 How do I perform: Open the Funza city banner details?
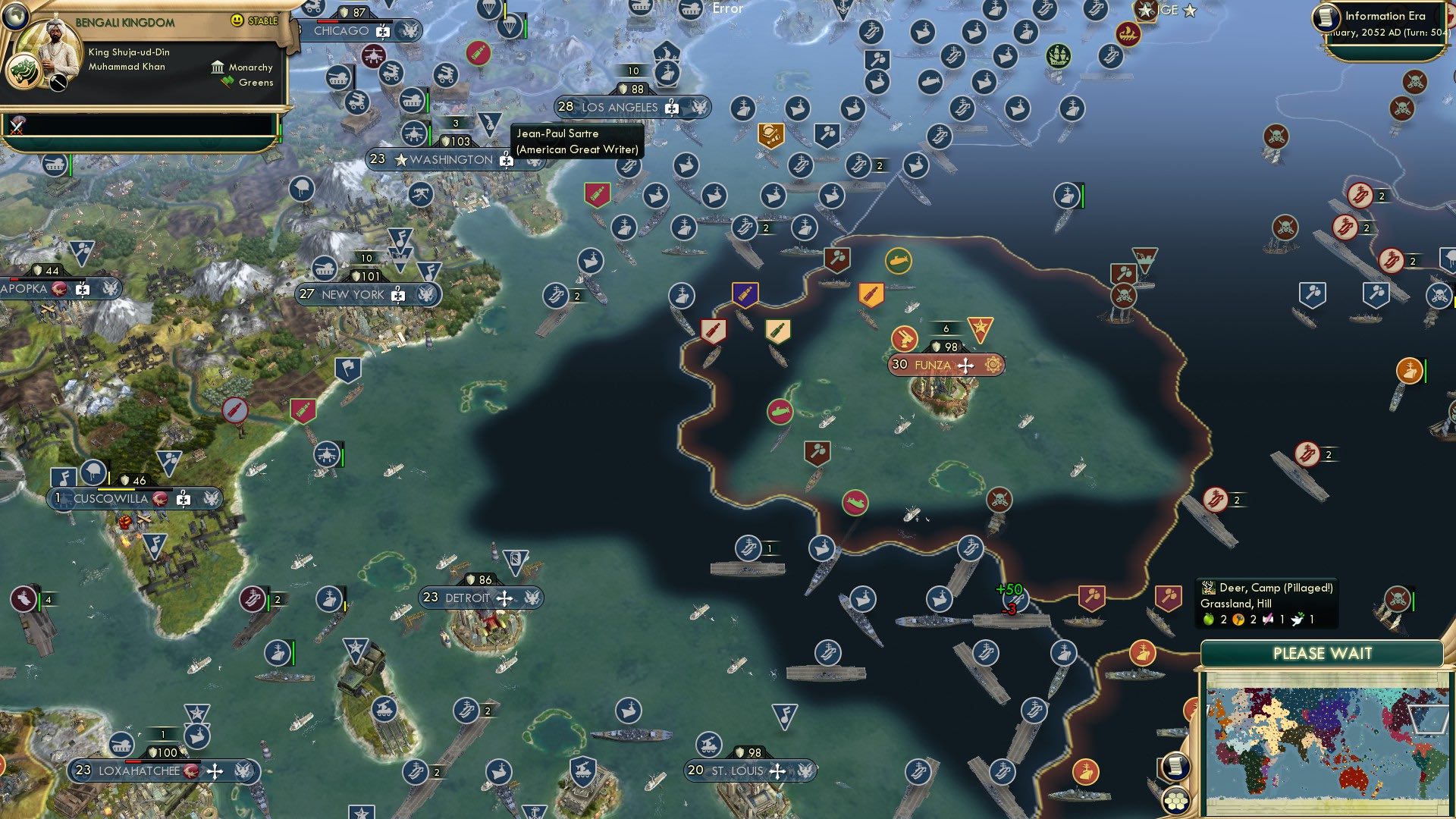pos(940,365)
